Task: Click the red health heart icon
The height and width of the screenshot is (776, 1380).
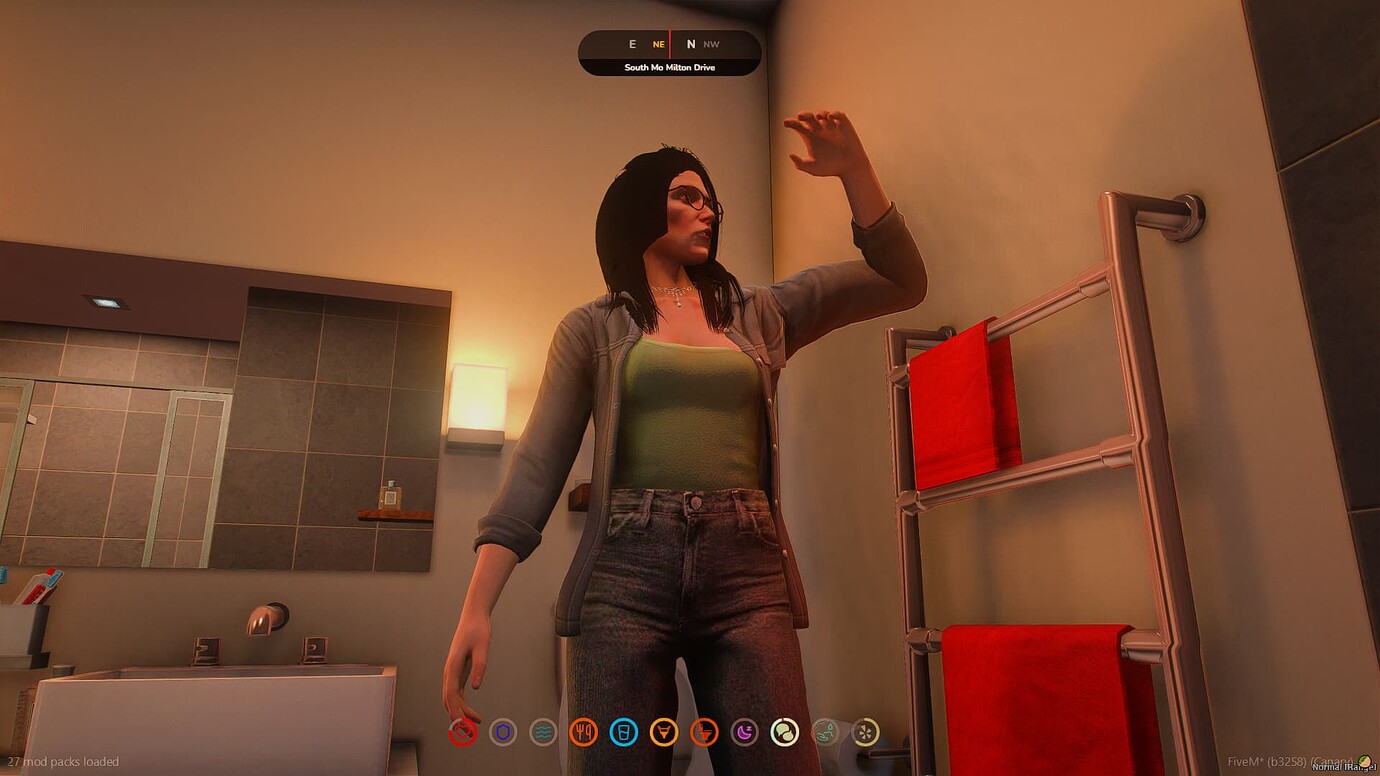Action: click(461, 732)
